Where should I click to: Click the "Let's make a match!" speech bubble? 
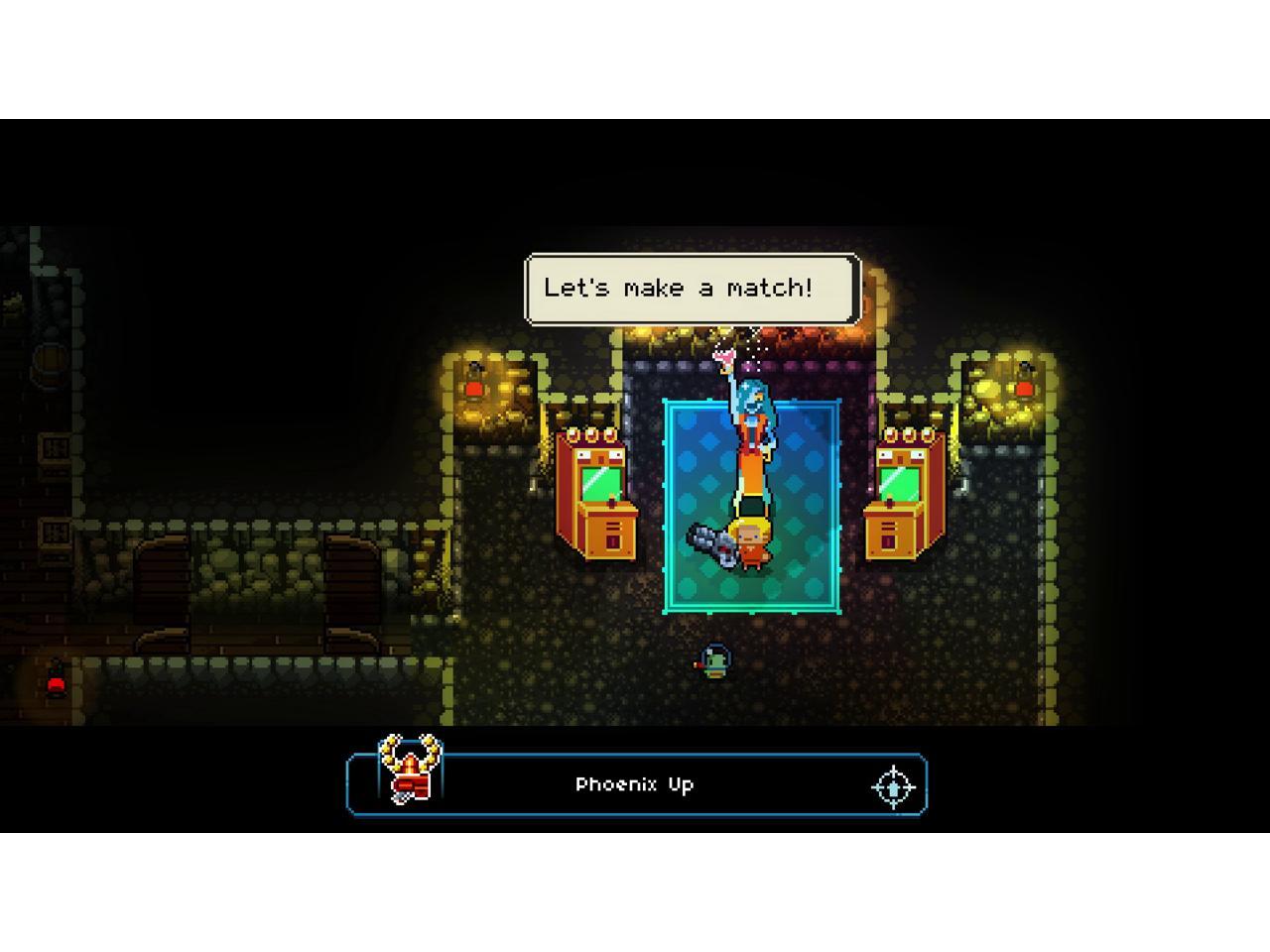(x=692, y=289)
